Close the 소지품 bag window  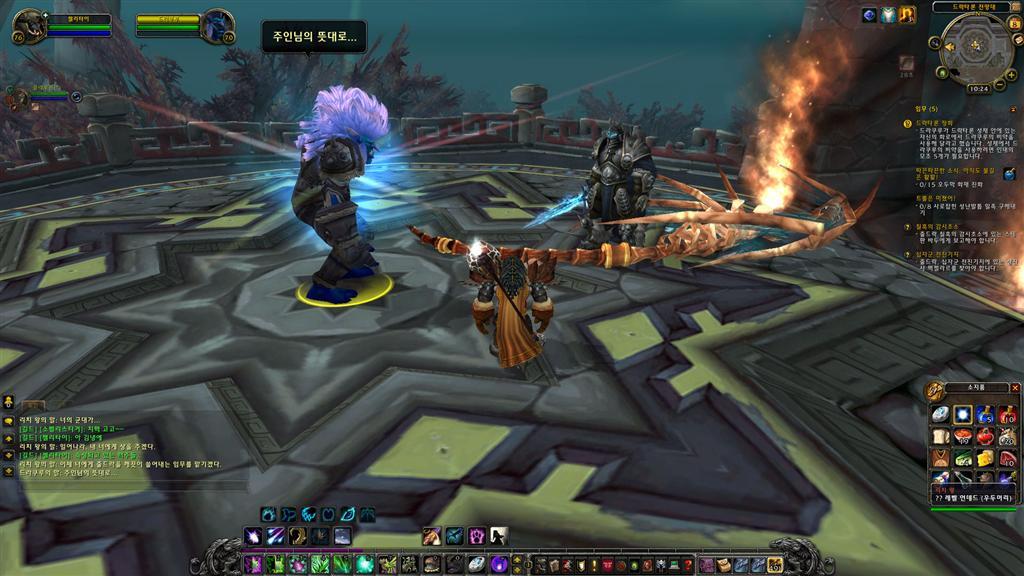pyautogui.click(x=1015, y=388)
